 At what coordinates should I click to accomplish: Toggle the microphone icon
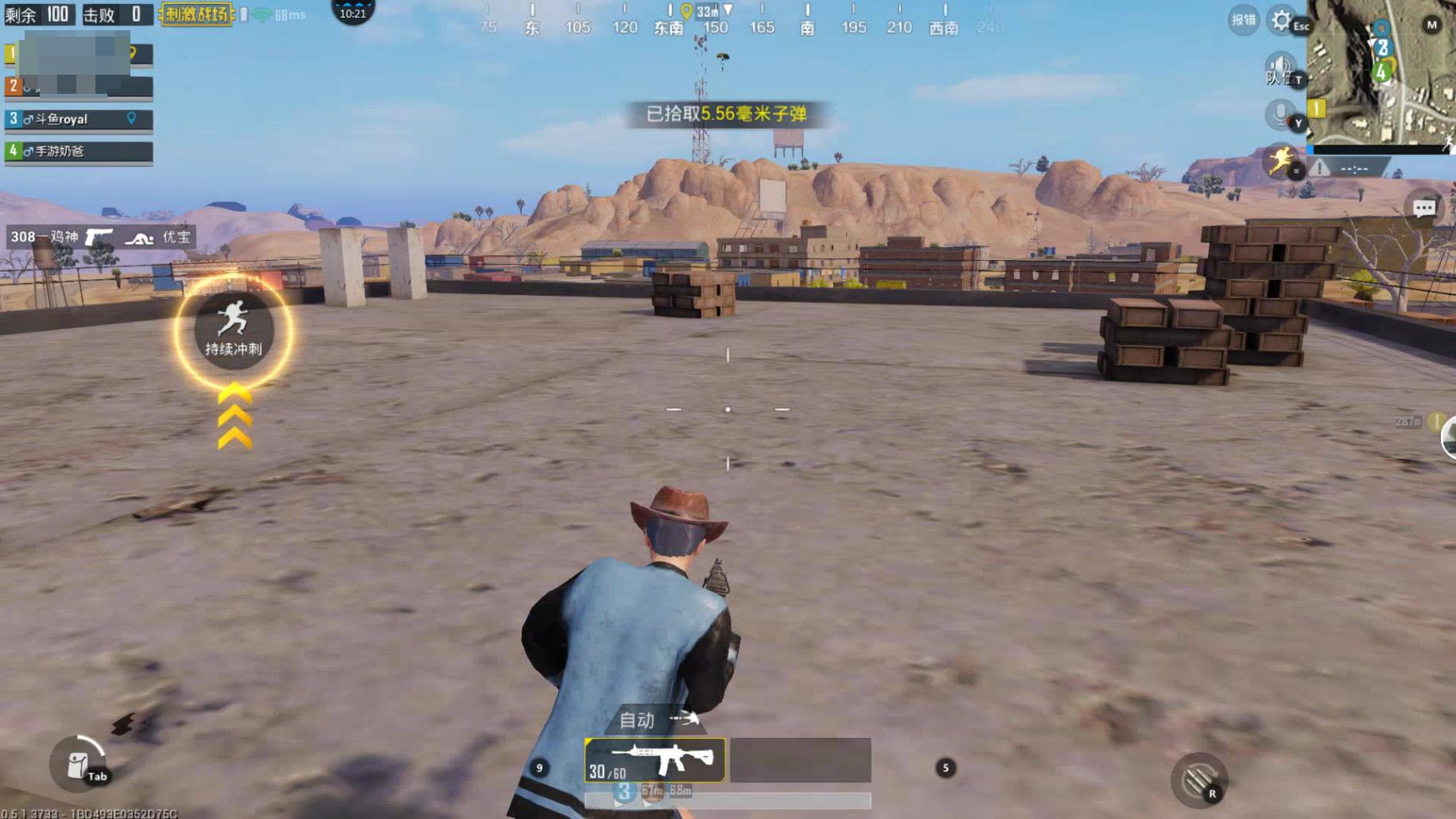pos(1279,115)
